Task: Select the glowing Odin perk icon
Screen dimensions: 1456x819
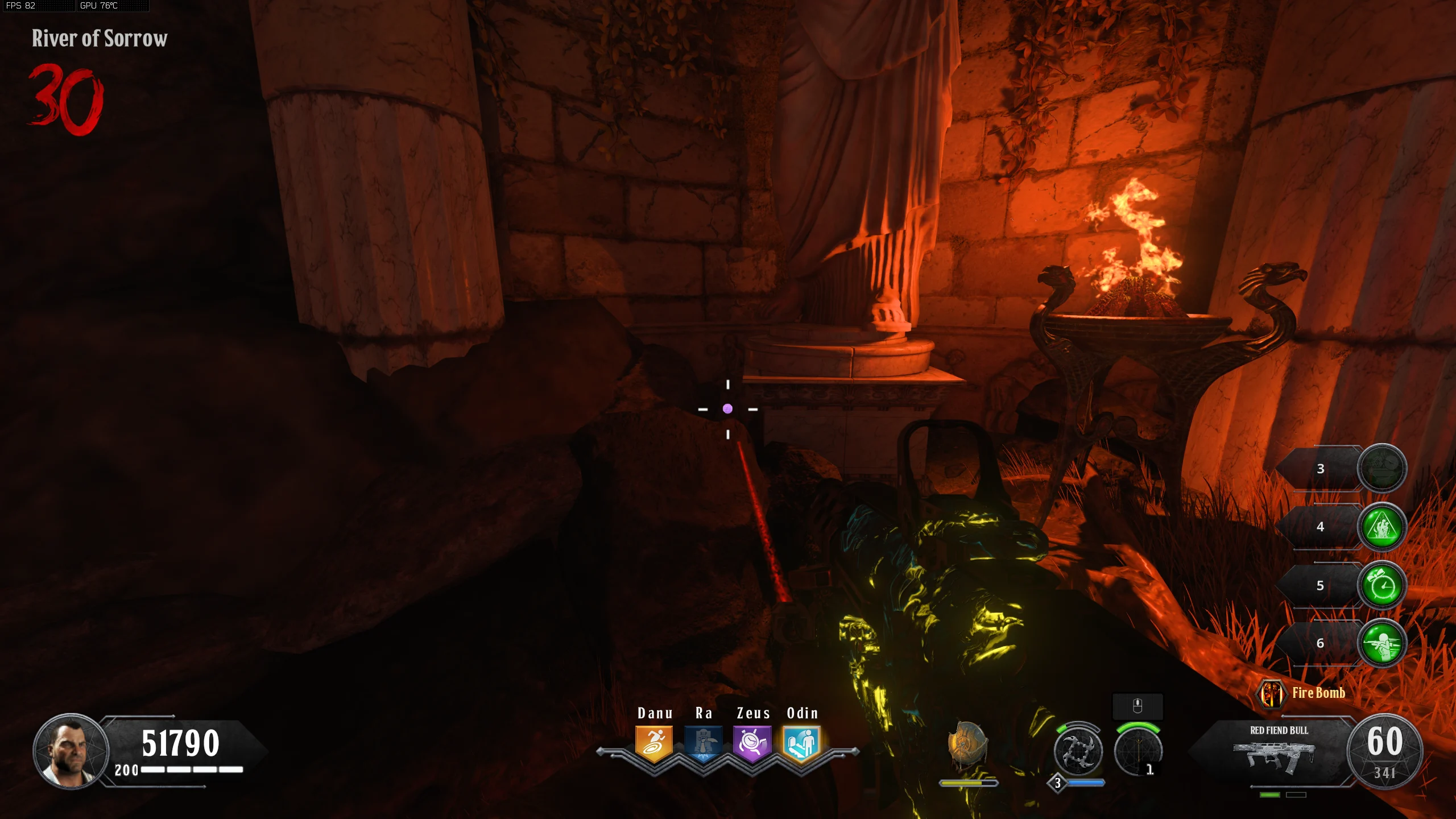Action: pos(801,743)
